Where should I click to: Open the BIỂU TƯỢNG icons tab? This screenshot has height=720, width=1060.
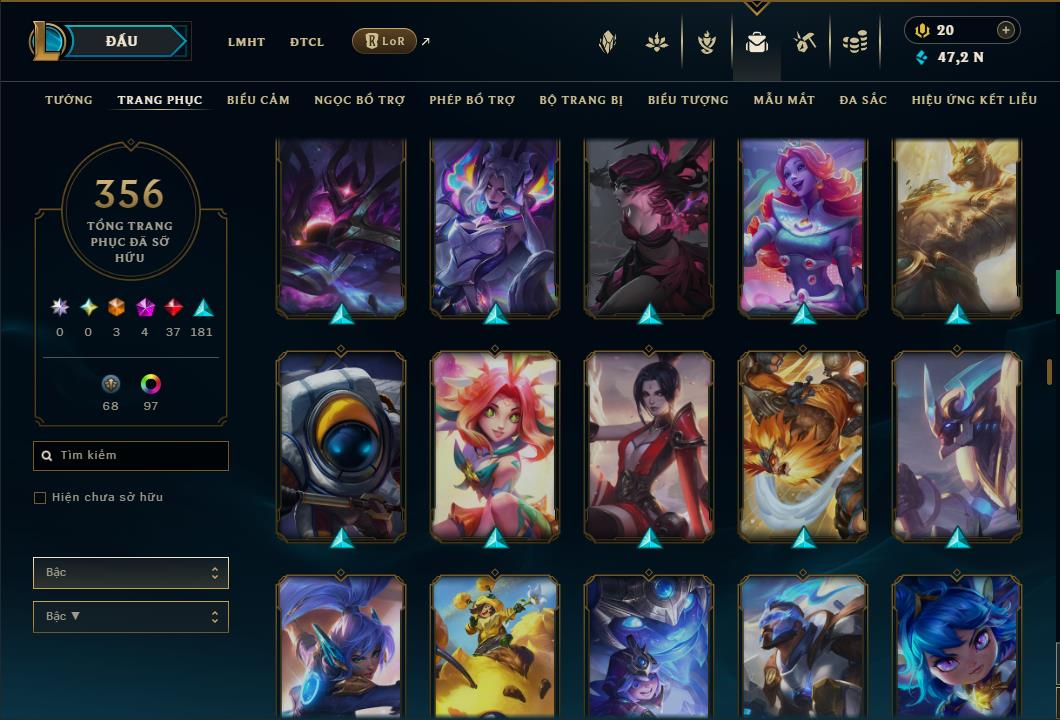click(688, 100)
